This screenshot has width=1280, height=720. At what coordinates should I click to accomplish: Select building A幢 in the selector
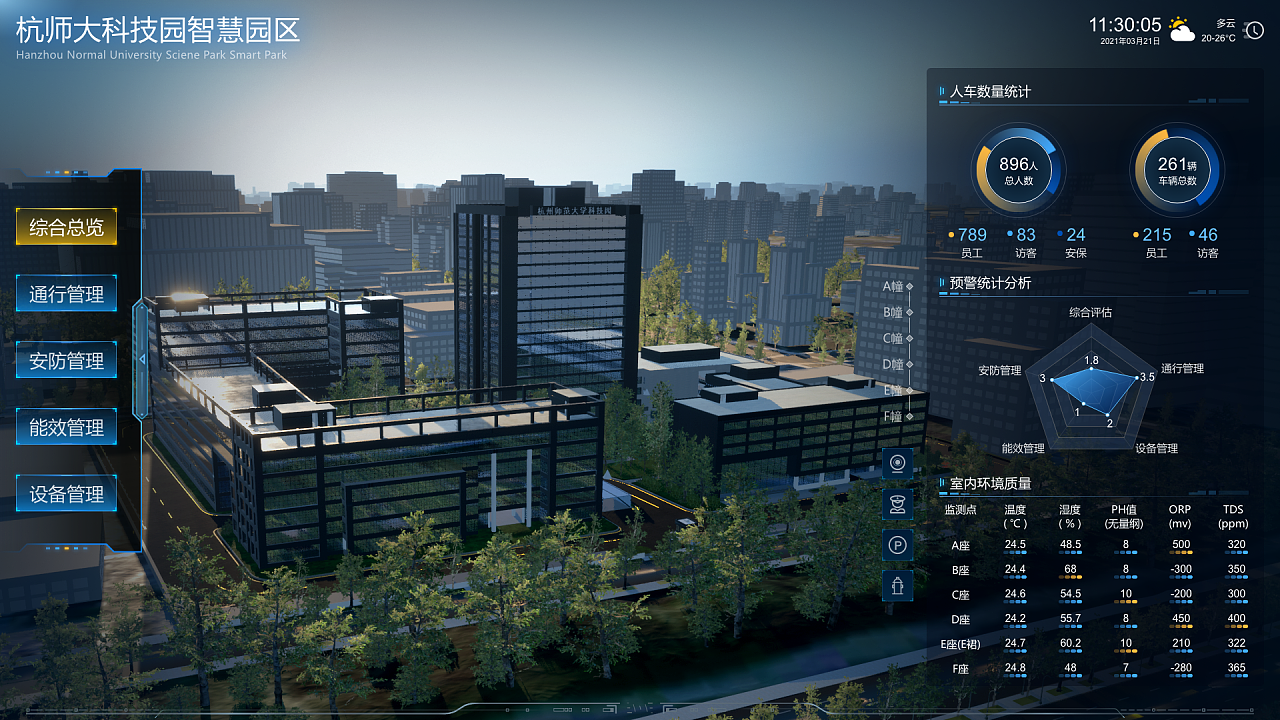click(x=897, y=286)
